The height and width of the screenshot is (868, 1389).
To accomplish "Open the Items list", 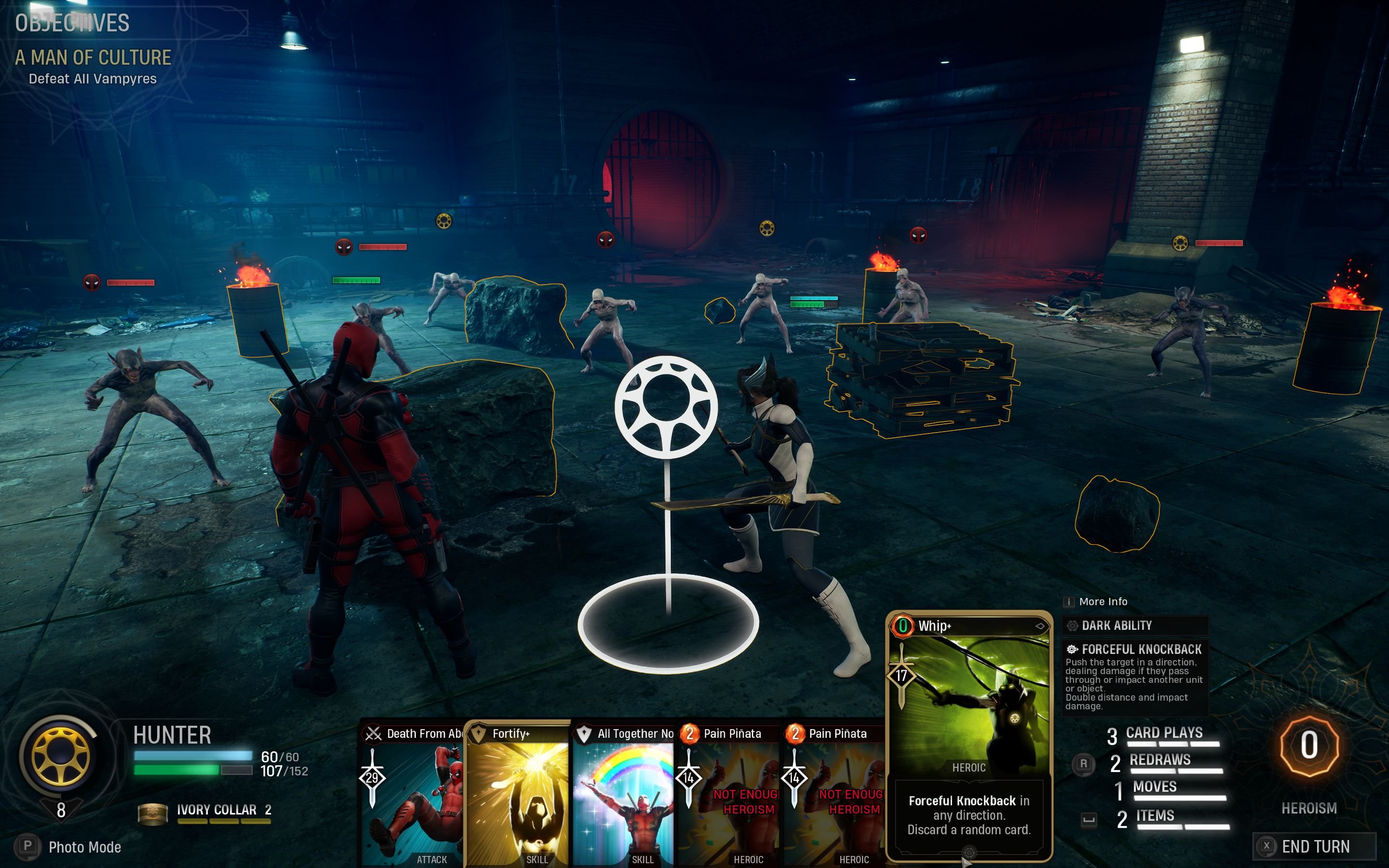I will (x=1155, y=816).
